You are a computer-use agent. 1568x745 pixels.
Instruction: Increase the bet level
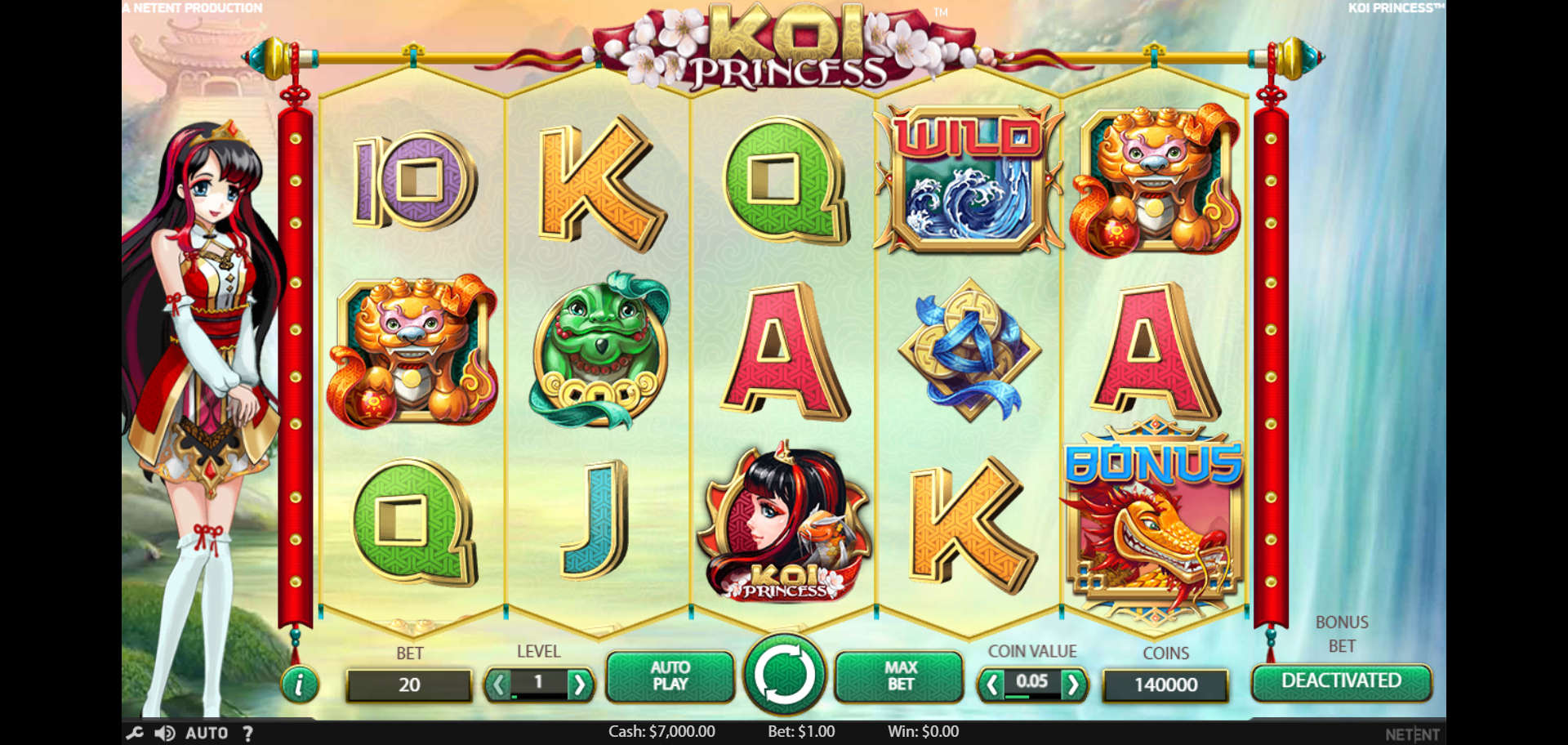point(579,684)
